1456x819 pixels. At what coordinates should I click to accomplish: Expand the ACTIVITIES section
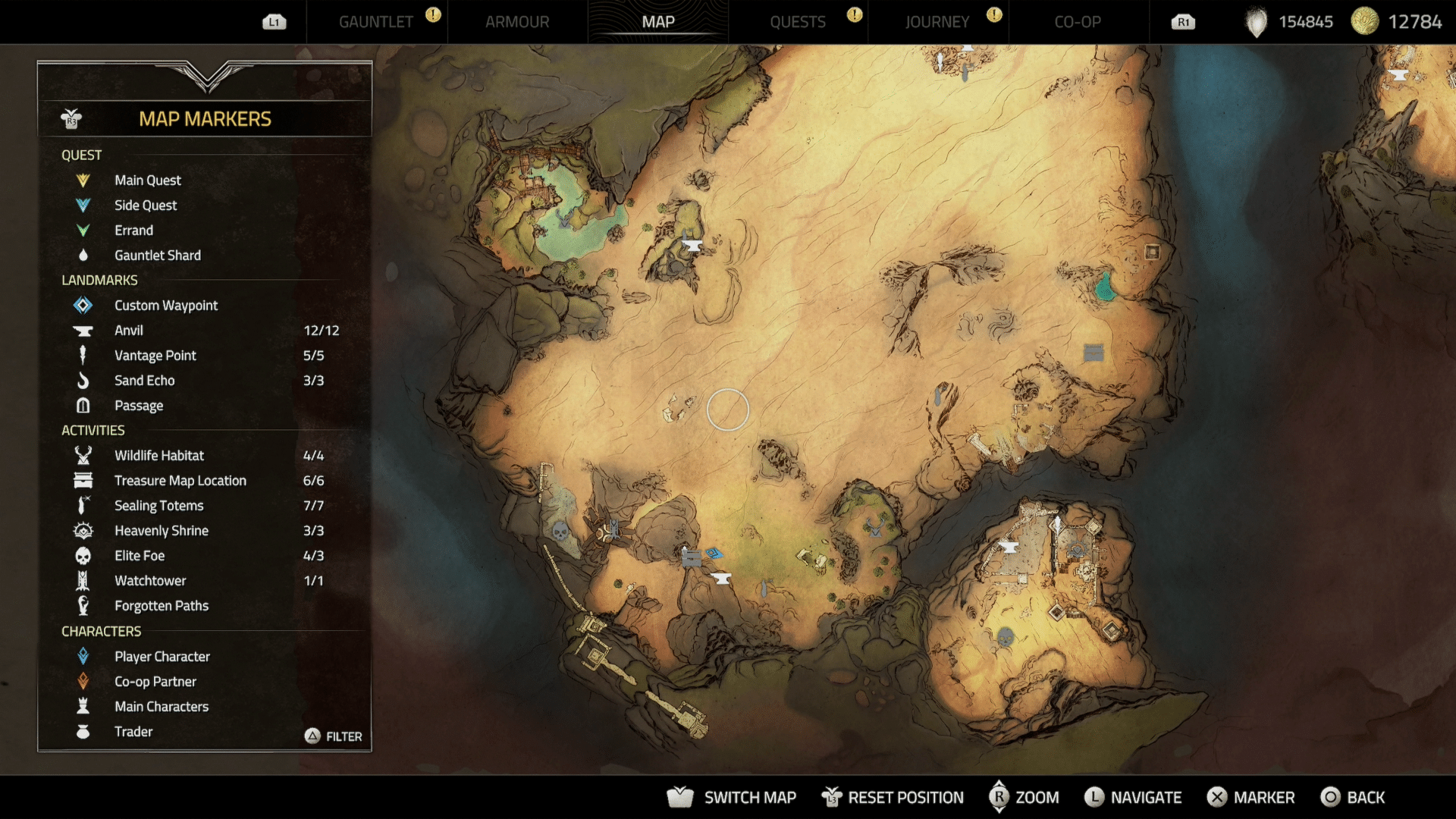point(93,430)
